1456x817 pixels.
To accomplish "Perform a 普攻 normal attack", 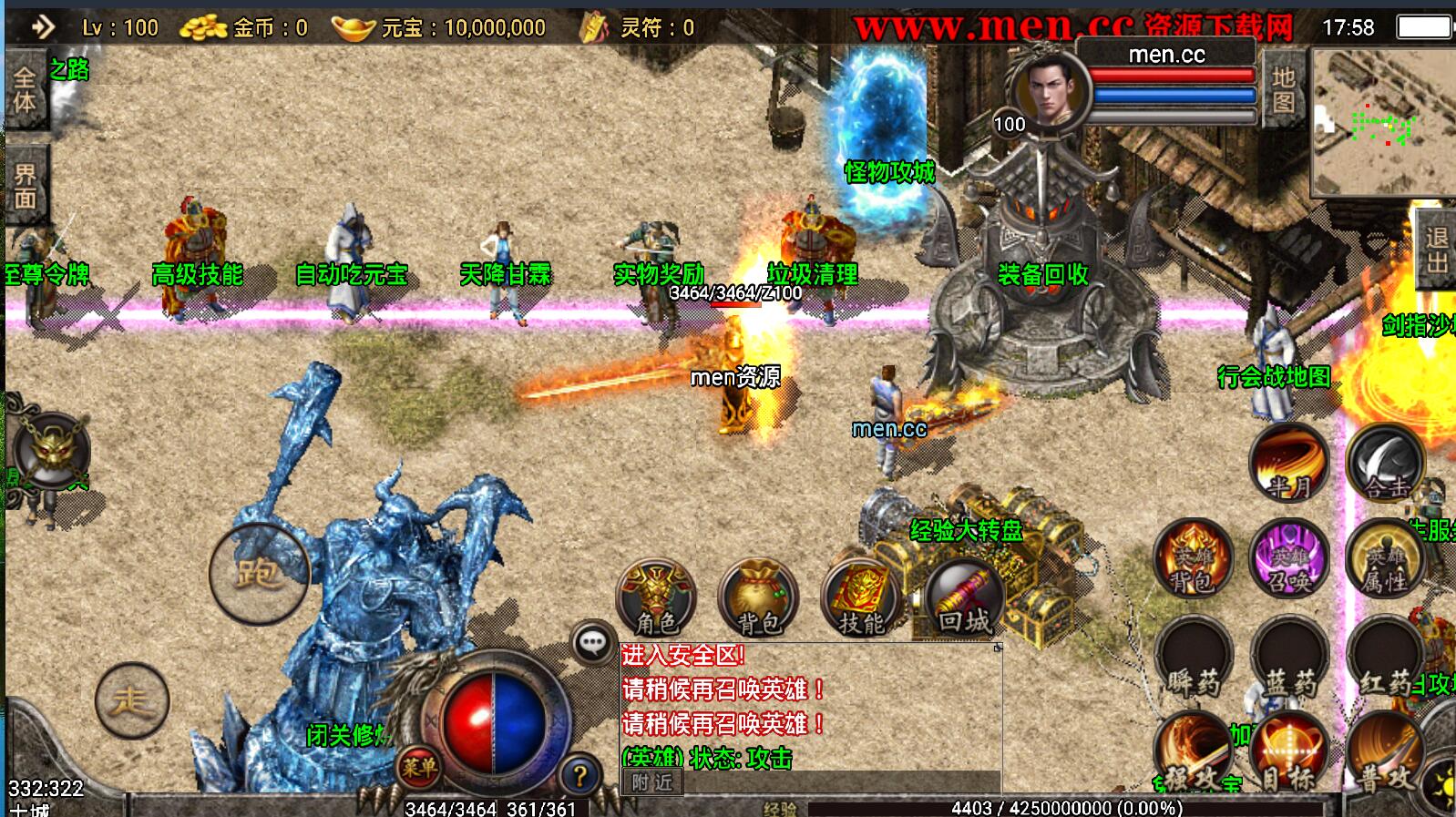I will click(x=1385, y=753).
